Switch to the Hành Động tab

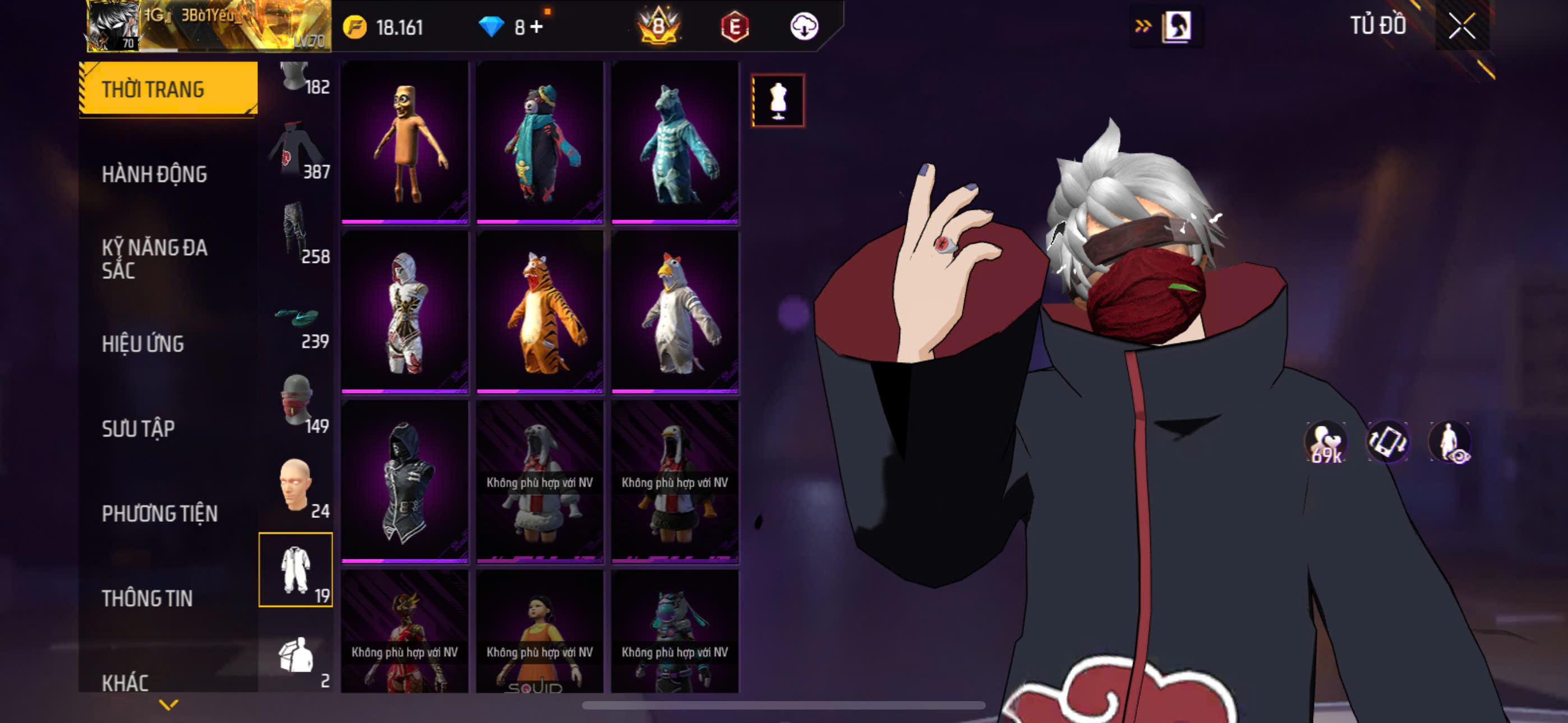155,175
